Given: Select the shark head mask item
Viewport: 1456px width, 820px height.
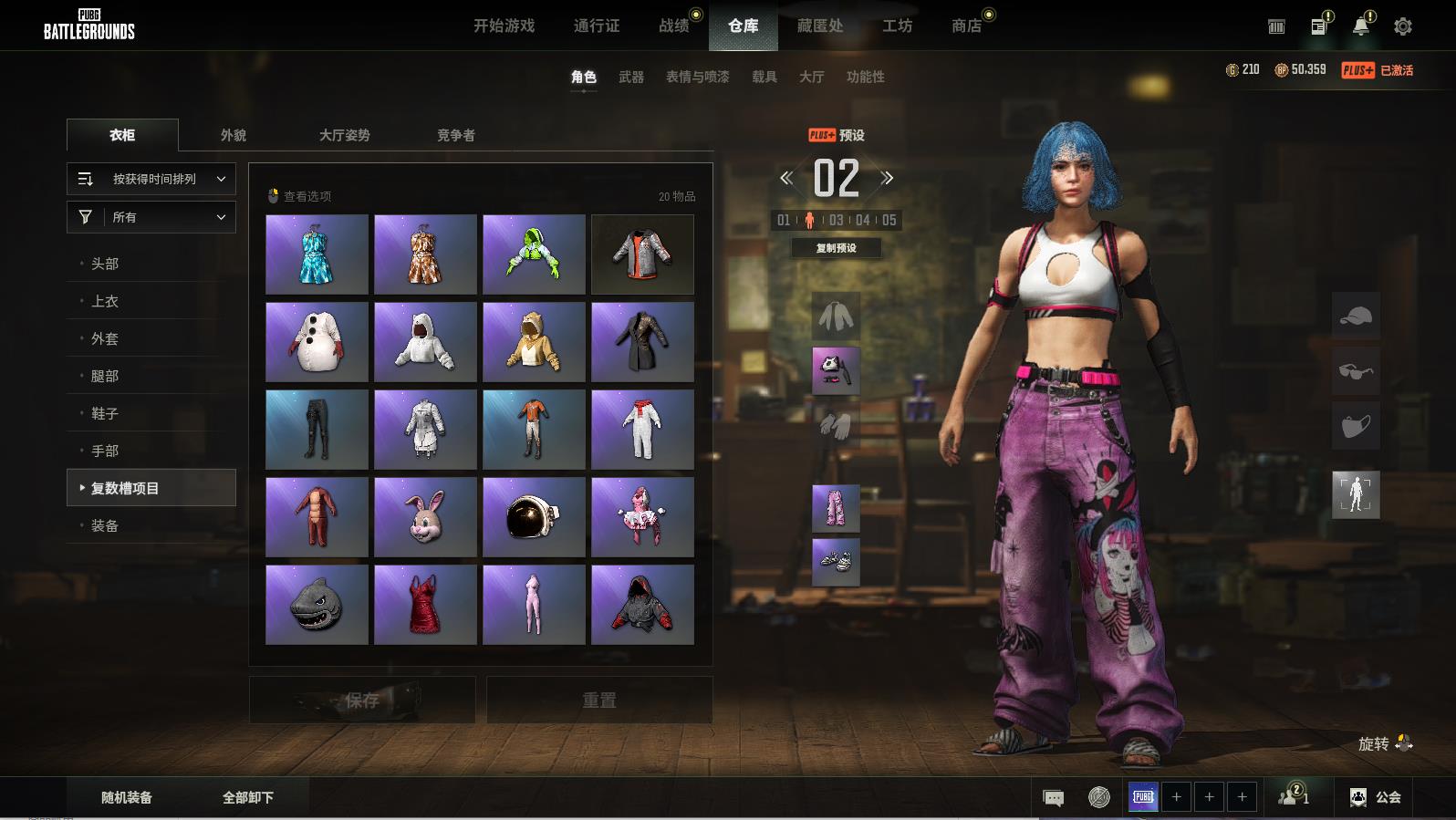Looking at the screenshot, I should click(x=317, y=605).
